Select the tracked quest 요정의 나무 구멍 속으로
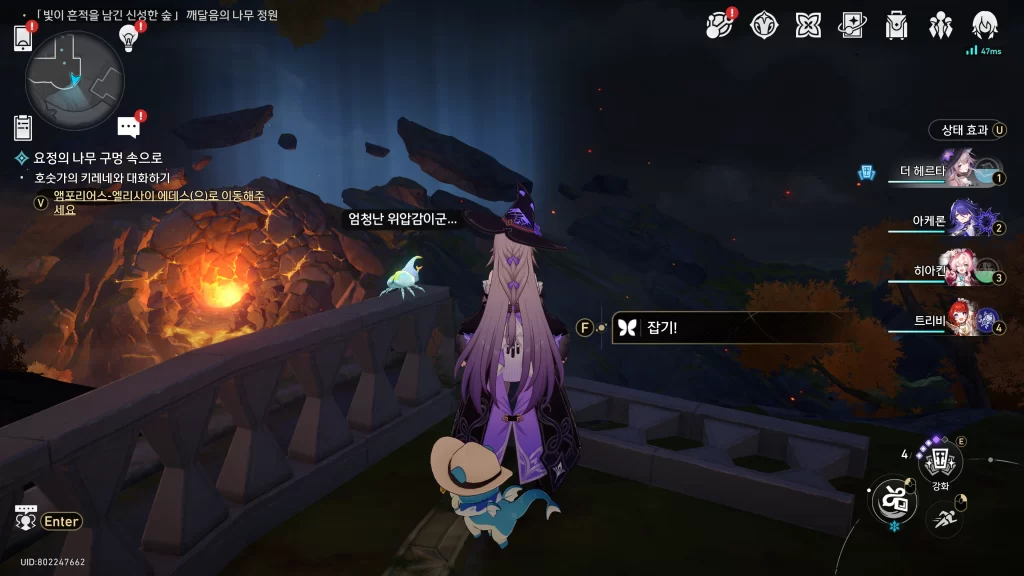 (x=97, y=158)
